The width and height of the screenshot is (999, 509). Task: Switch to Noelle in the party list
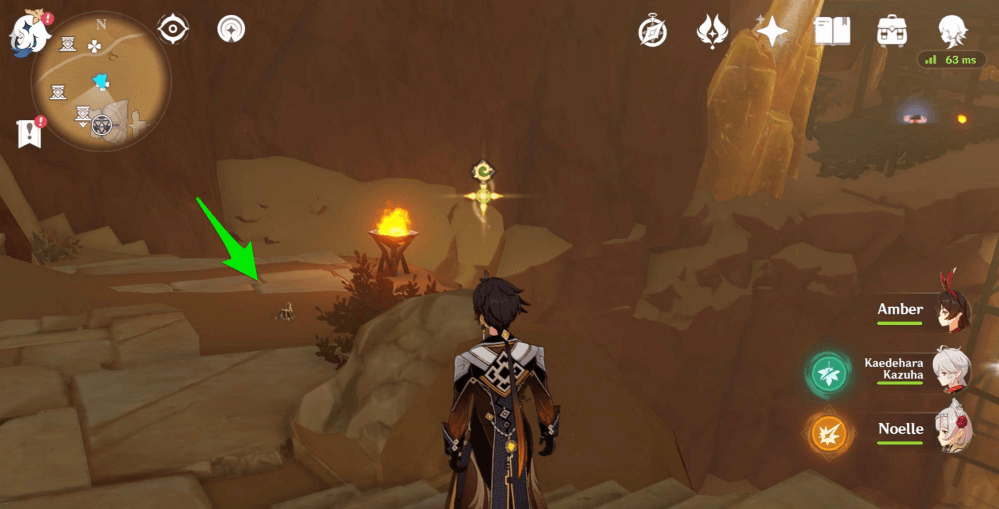click(950, 430)
